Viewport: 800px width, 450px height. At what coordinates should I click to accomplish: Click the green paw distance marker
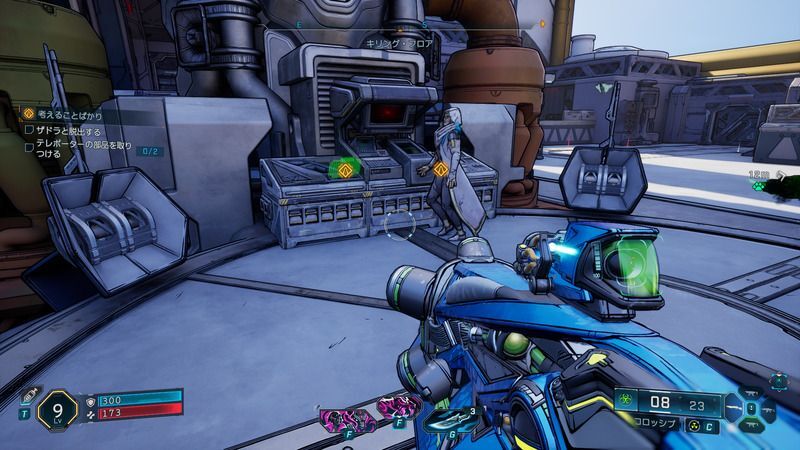[760, 185]
